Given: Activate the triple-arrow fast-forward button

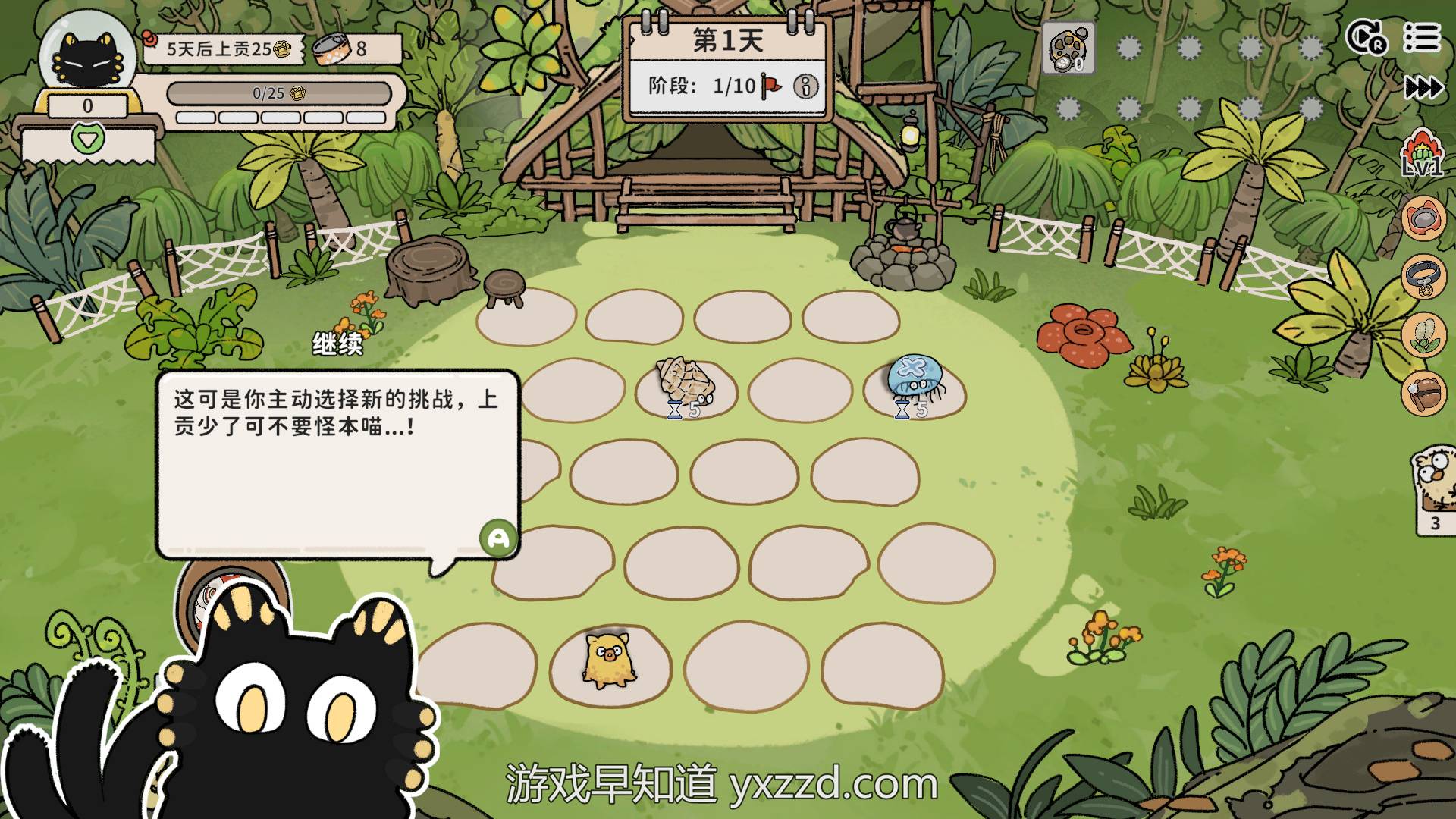Looking at the screenshot, I should [x=1423, y=88].
